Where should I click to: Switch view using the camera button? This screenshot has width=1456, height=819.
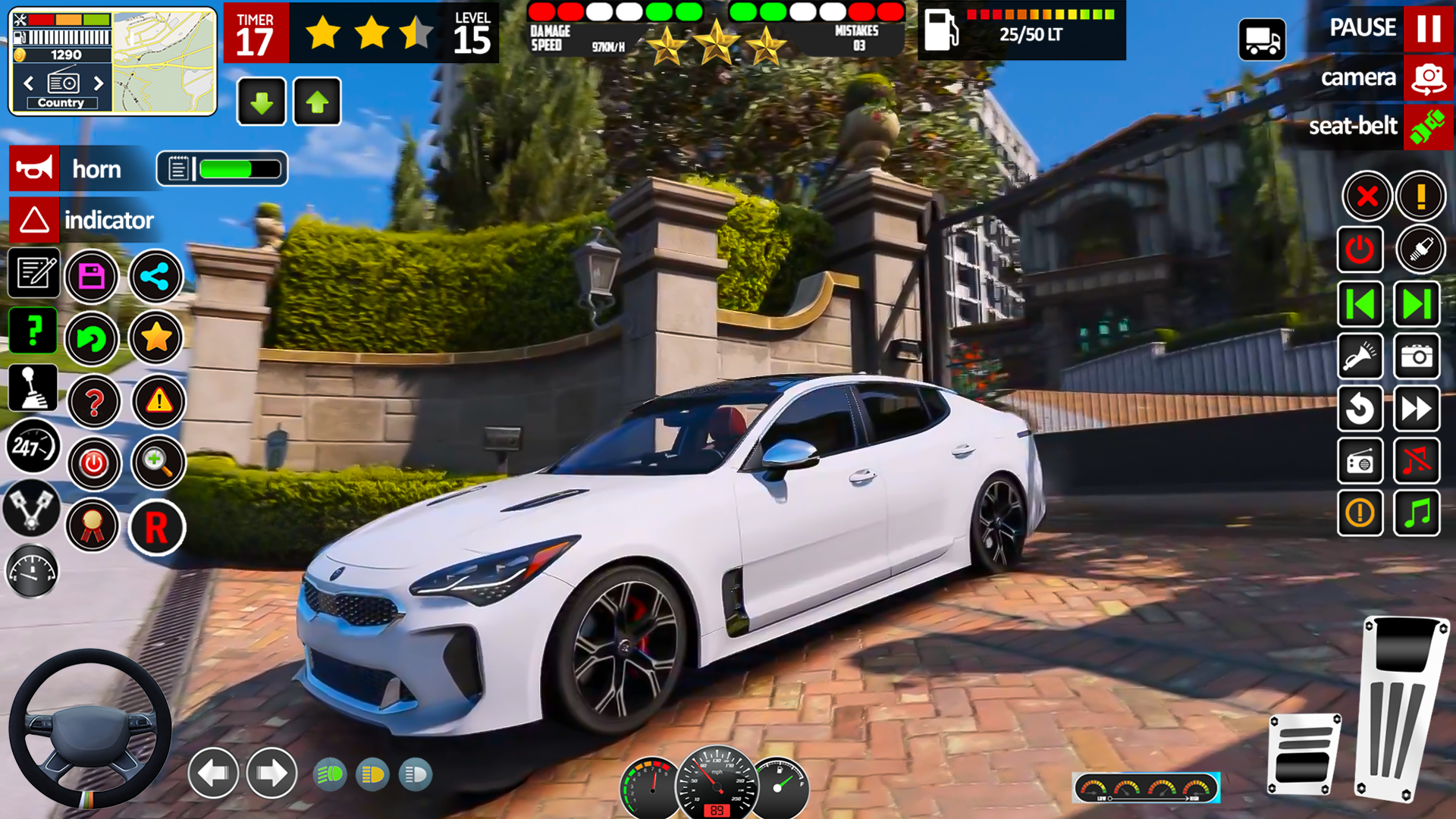tap(1428, 78)
